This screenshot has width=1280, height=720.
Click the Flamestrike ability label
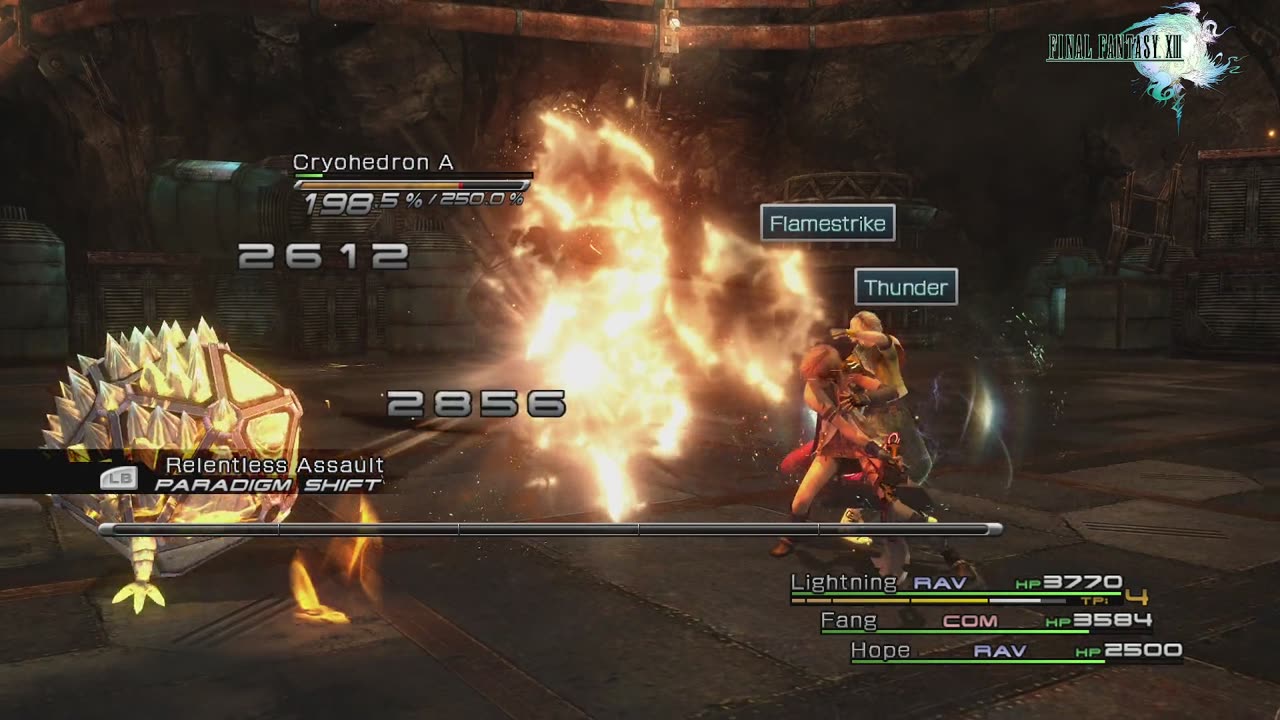pos(828,224)
